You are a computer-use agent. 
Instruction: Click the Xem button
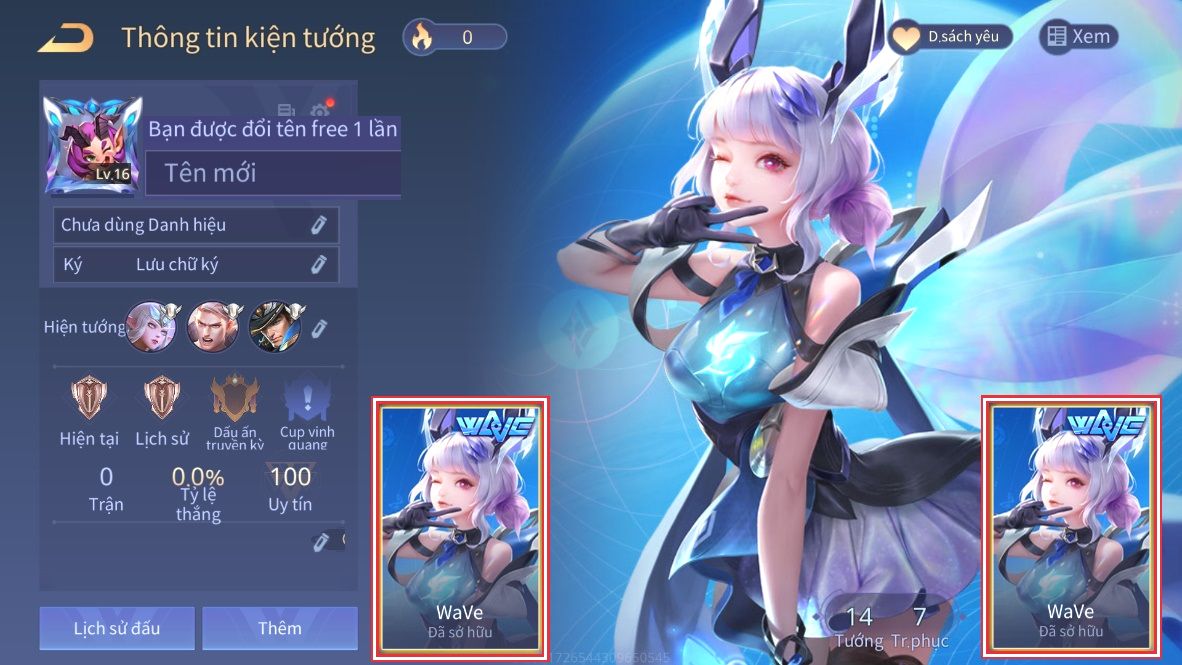pyautogui.click(x=1078, y=37)
